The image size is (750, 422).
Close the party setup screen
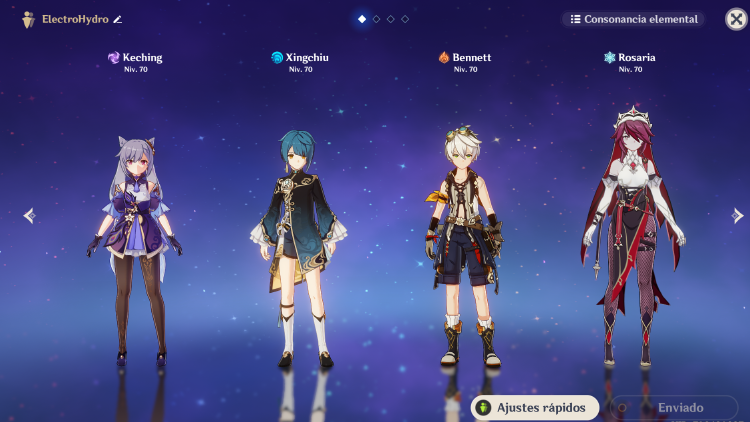(735, 19)
